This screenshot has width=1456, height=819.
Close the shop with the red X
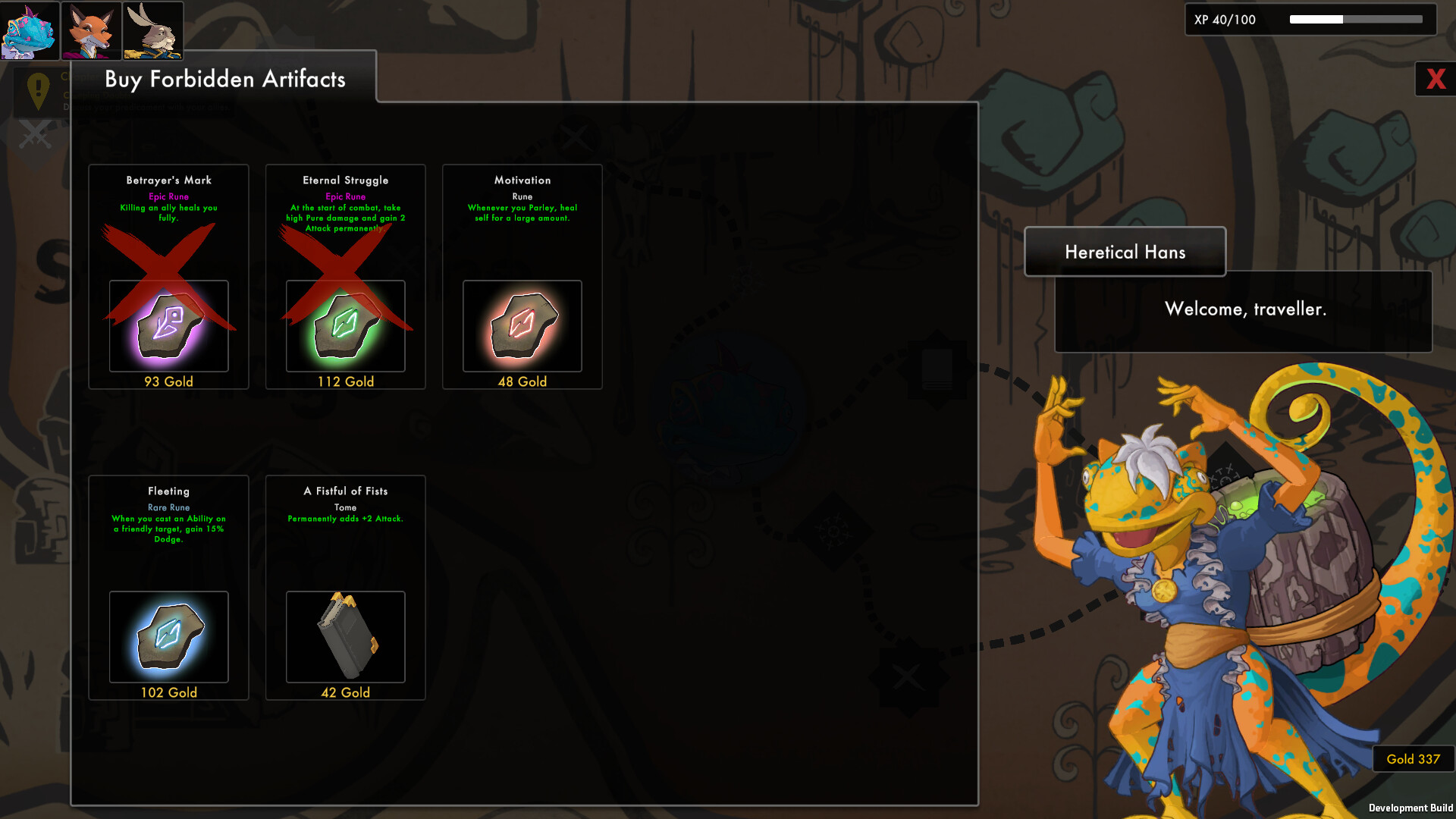coord(1434,78)
